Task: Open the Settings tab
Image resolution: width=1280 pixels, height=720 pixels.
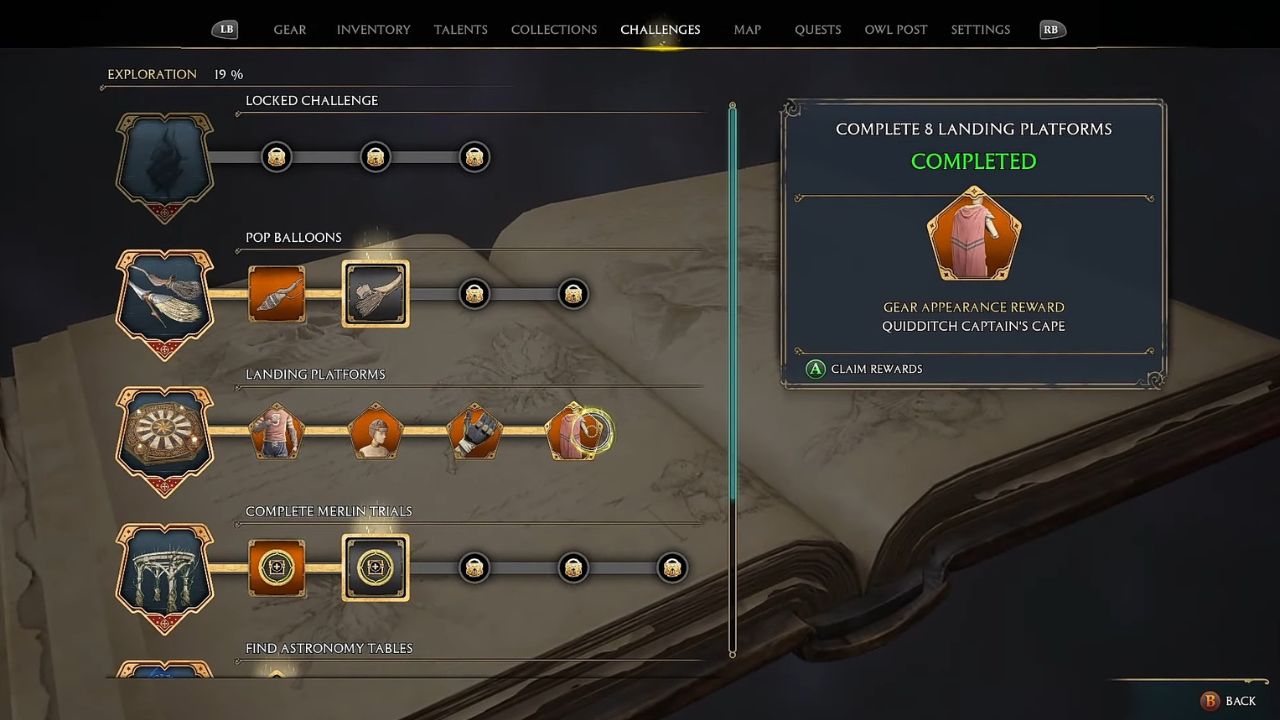Action: click(x=980, y=30)
